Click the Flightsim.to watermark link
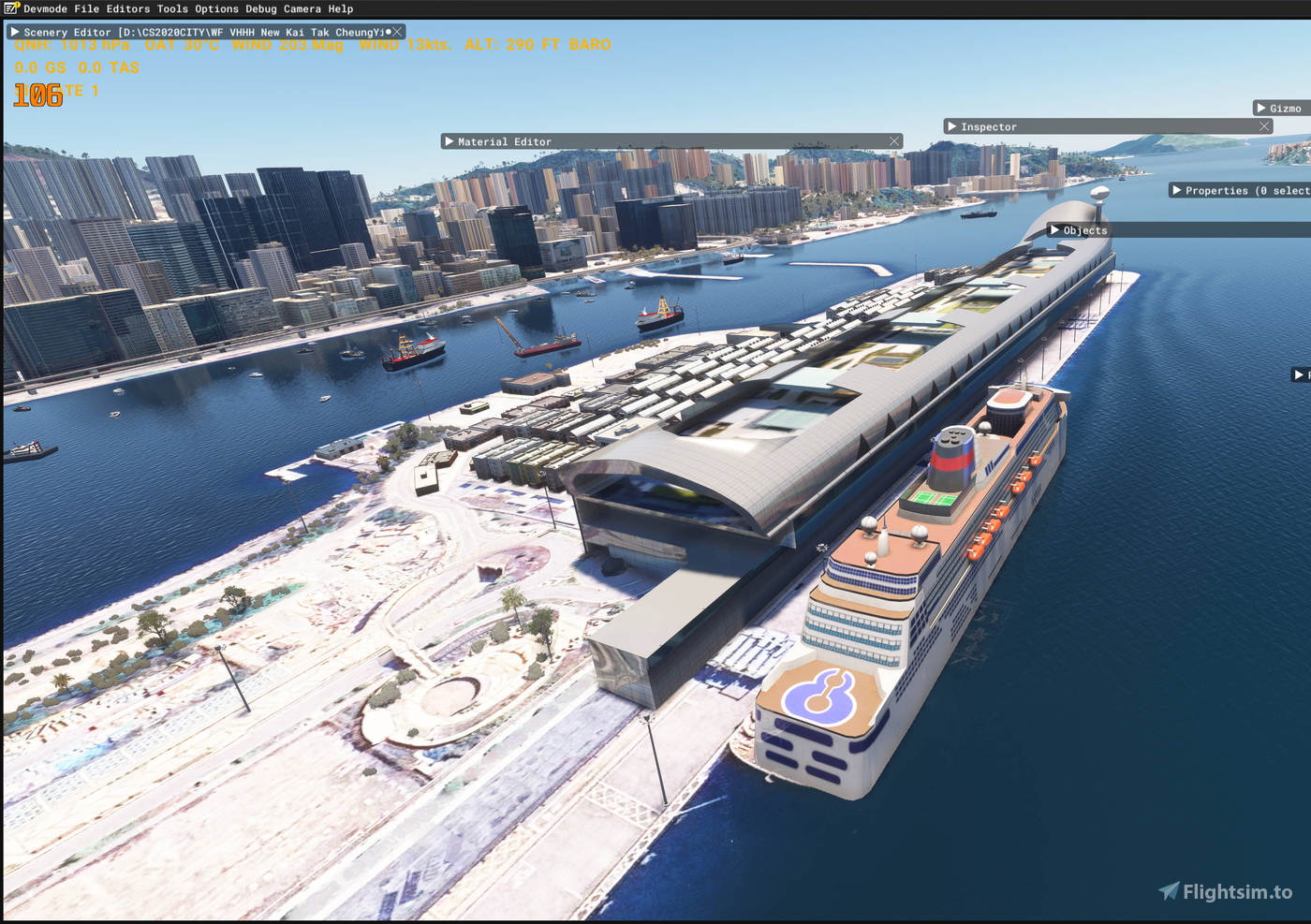Viewport: 1311px width, 924px height. pos(1227,891)
